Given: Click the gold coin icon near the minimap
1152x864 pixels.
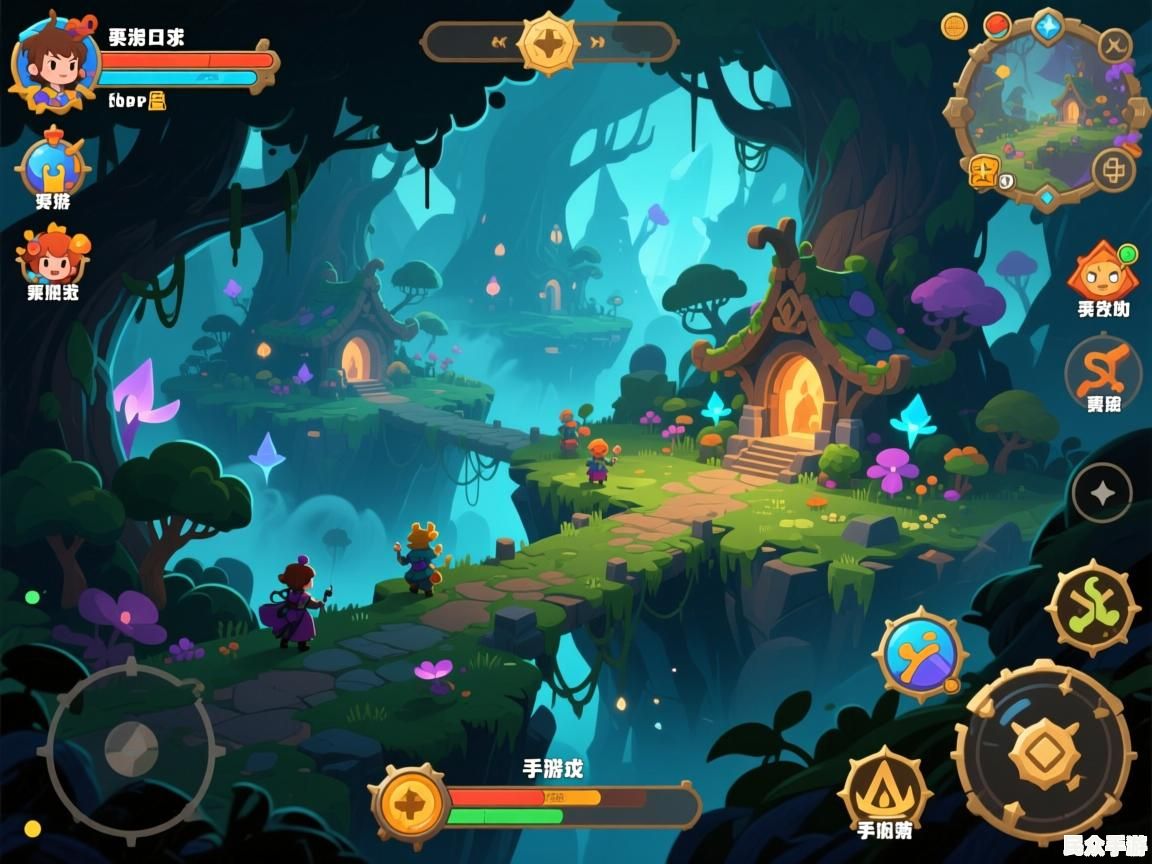Looking at the screenshot, I should (x=954, y=26).
